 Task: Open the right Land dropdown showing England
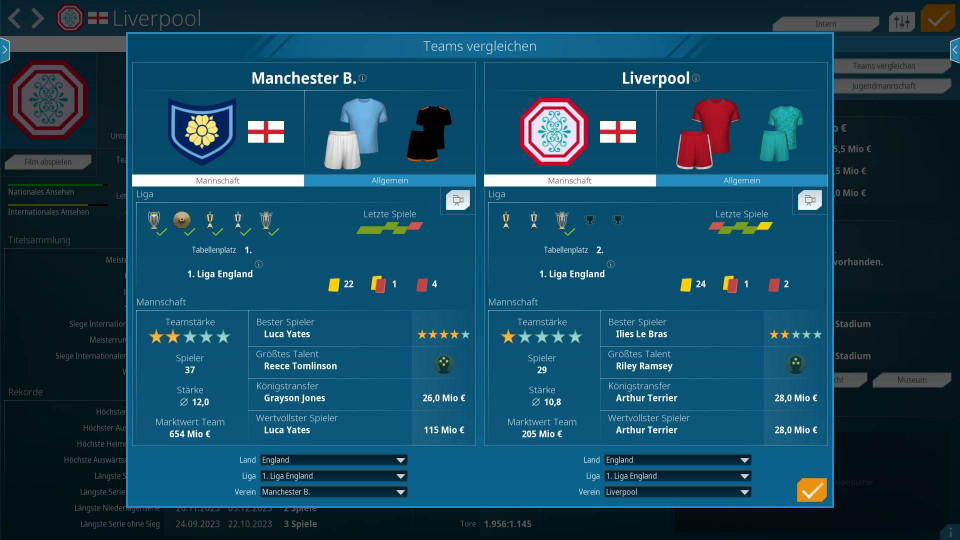pos(677,460)
